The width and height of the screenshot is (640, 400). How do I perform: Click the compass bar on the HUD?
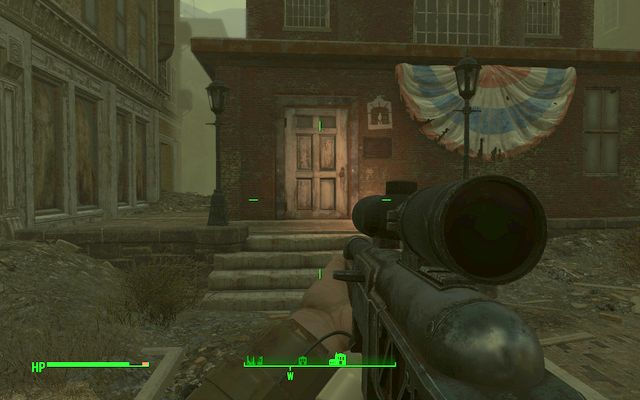coord(320,365)
